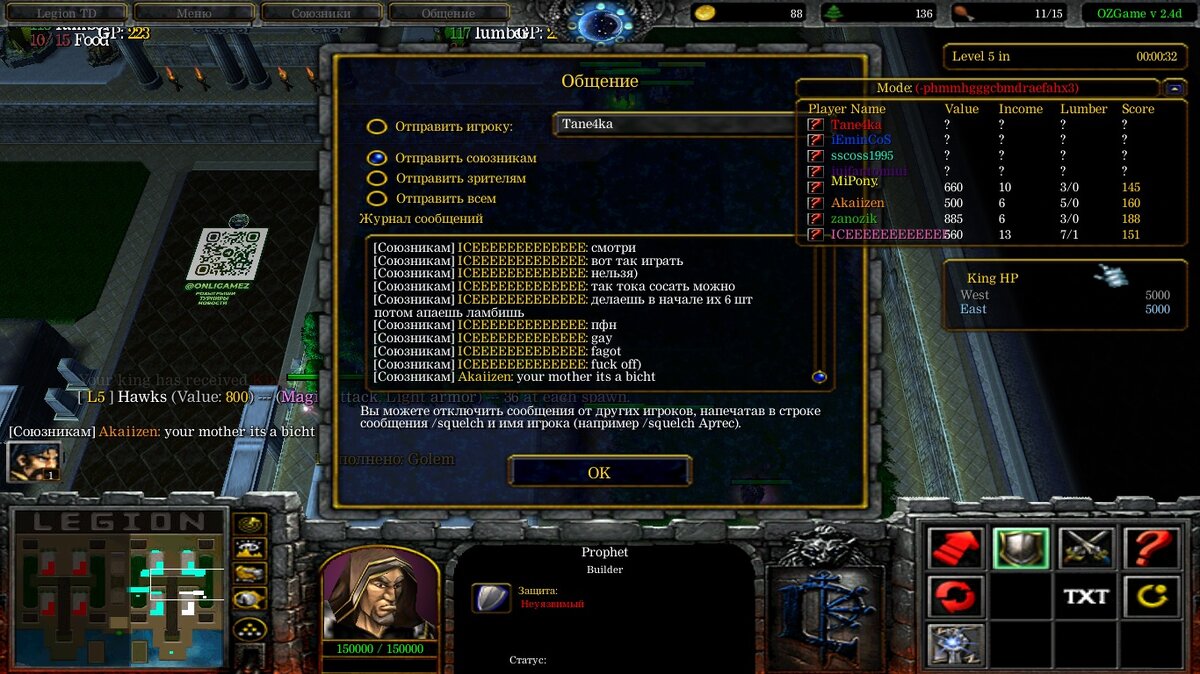Click the minimap signal ping button

[x=249, y=523]
